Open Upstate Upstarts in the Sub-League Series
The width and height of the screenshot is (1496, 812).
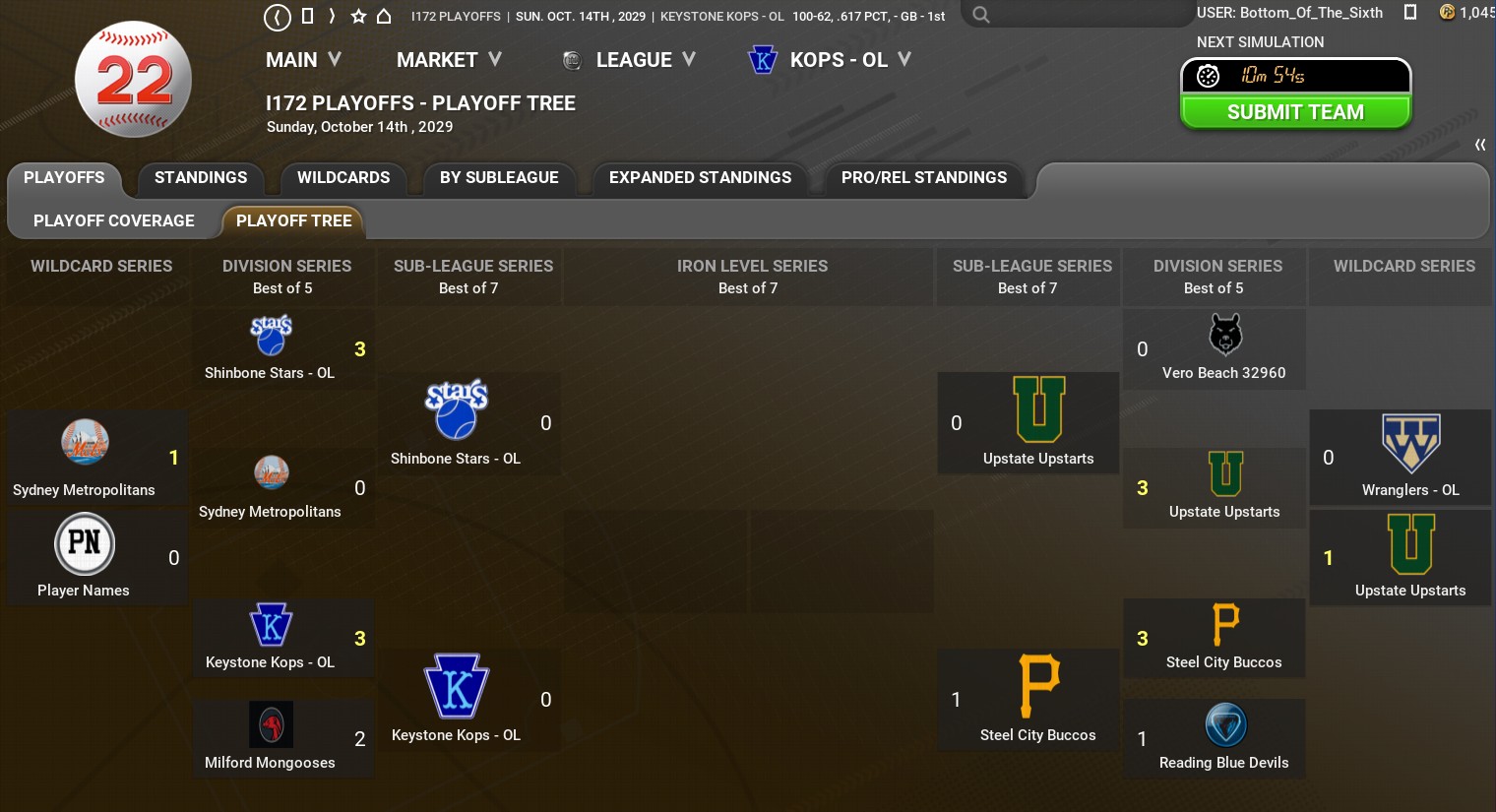(1038, 423)
